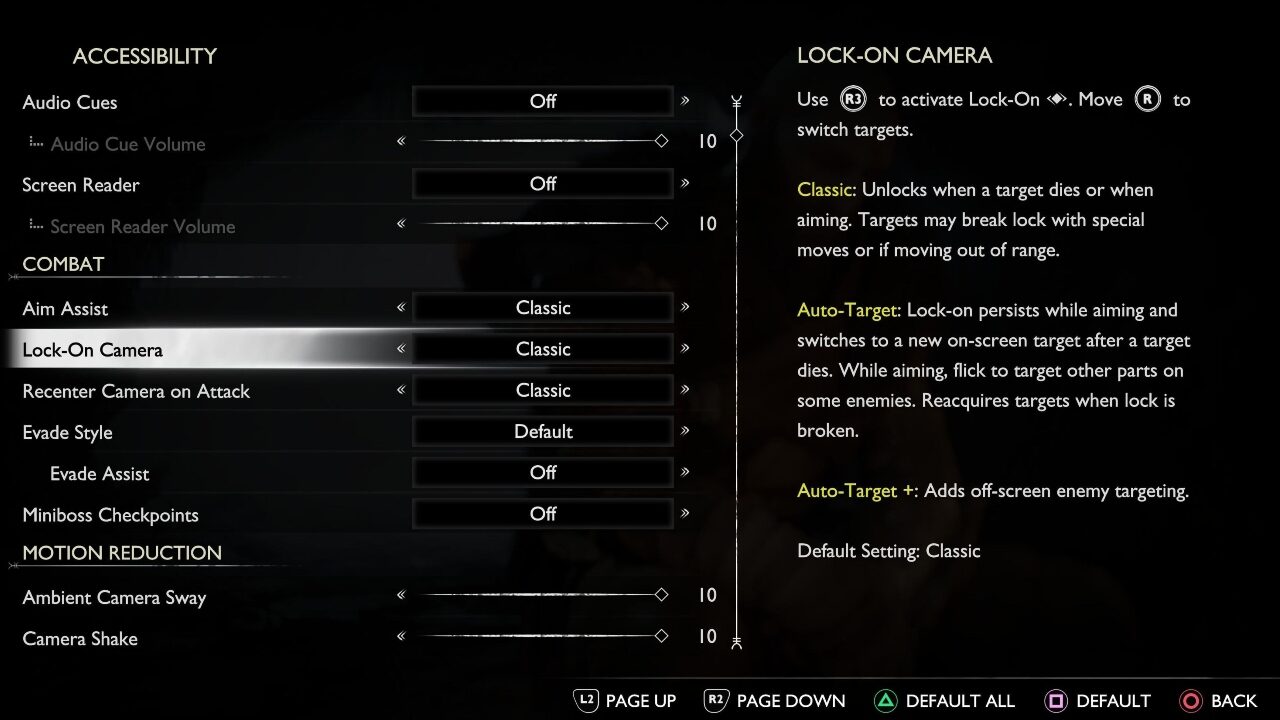This screenshot has height=720, width=1280.
Task: Adjust the Ambient Camera Sway slider
Action: 540,595
